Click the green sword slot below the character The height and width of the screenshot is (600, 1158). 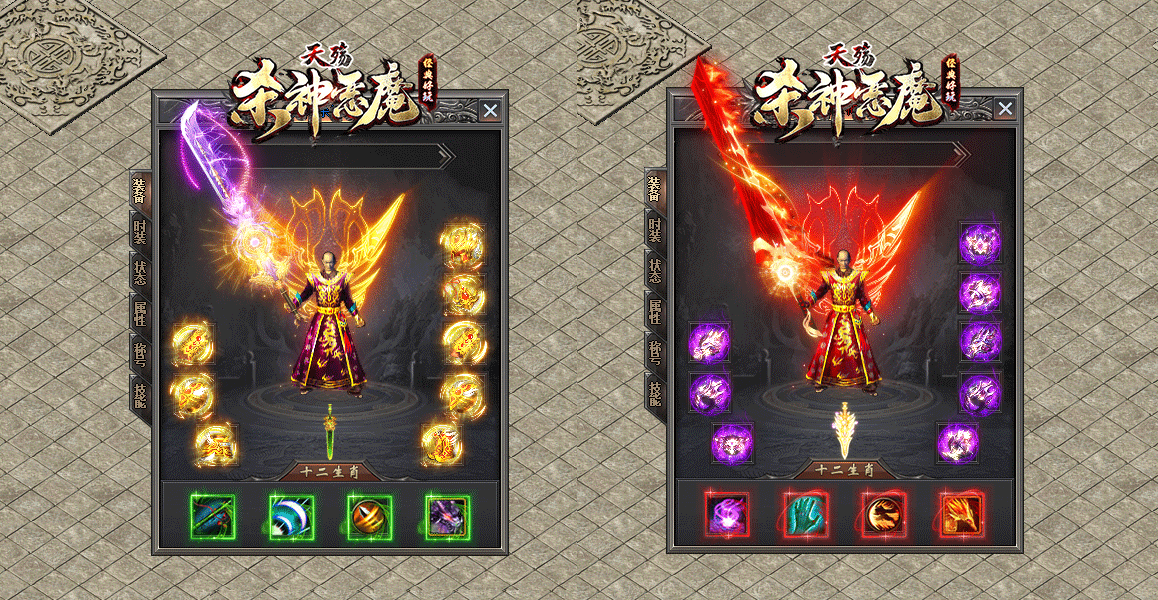pyautogui.click(x=329, y=430)
